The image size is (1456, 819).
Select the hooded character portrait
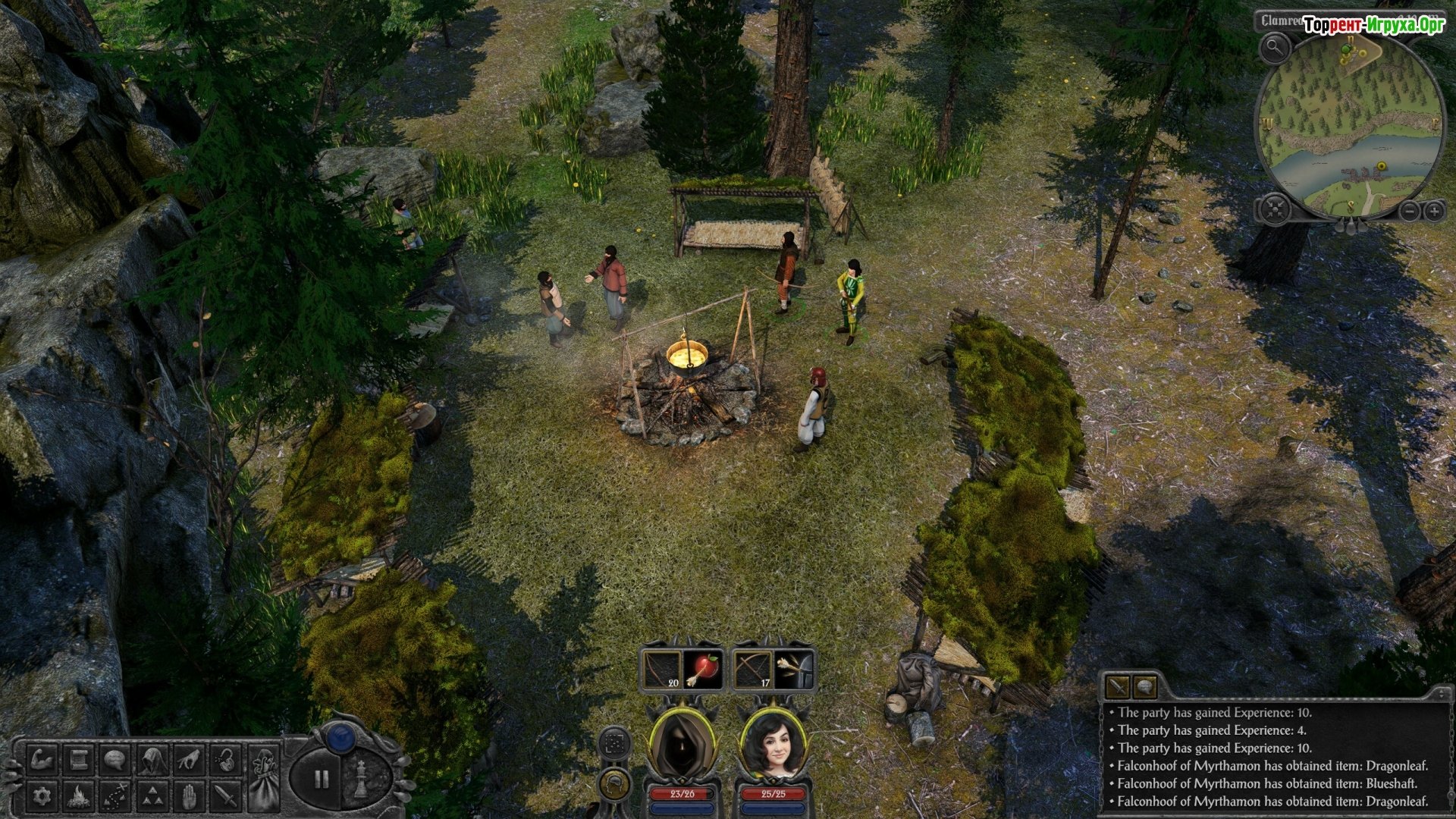(682, 745)
